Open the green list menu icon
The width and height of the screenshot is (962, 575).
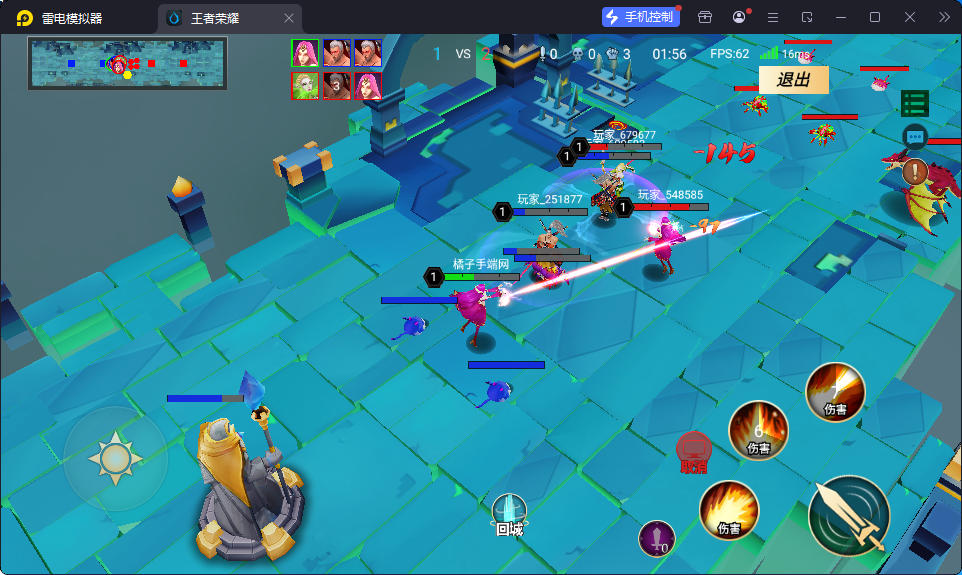[914, 103]
